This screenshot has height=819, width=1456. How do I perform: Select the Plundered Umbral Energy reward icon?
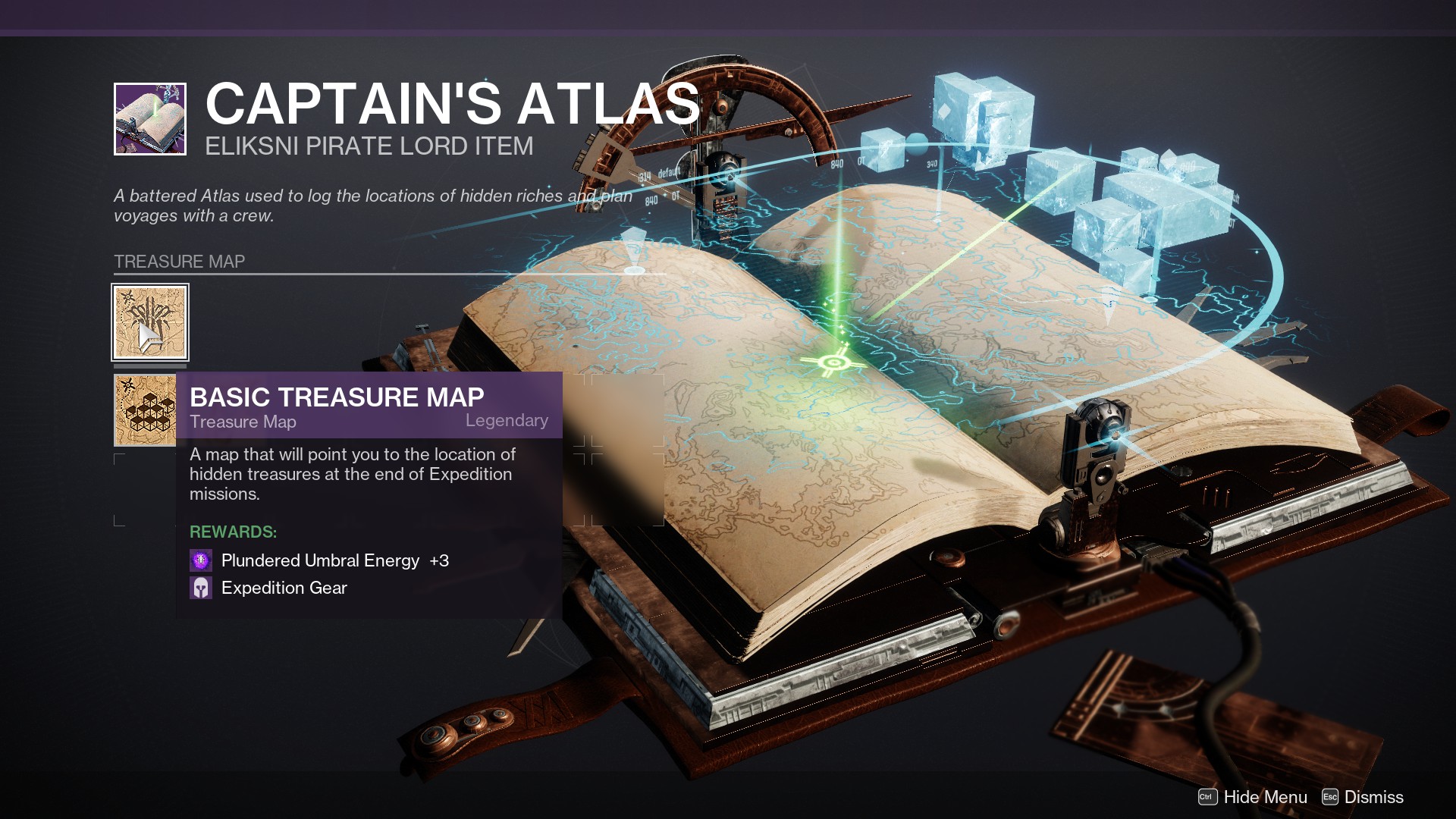click(x=200, y=560)
